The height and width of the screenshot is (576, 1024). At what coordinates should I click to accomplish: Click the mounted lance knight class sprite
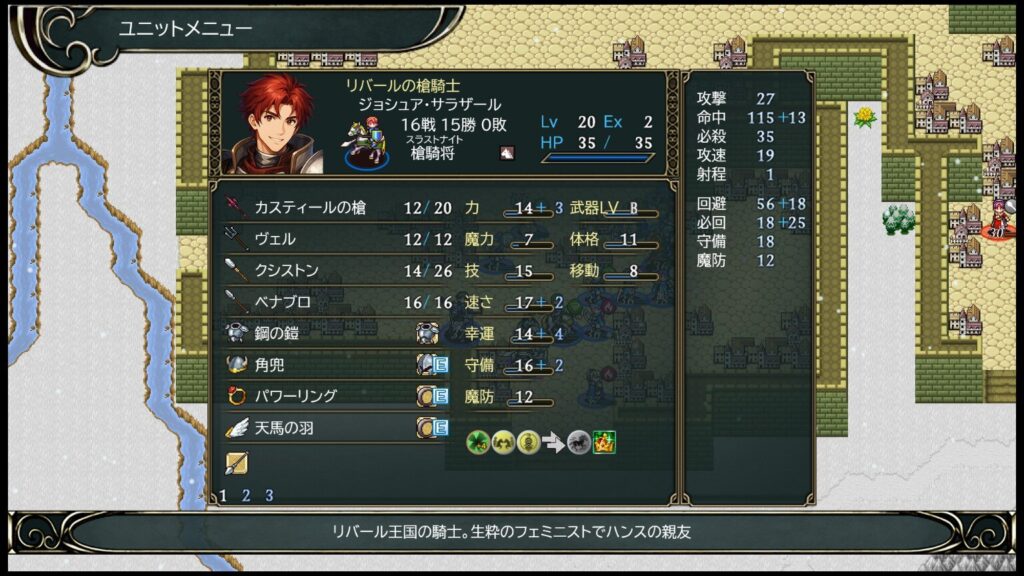365,143
